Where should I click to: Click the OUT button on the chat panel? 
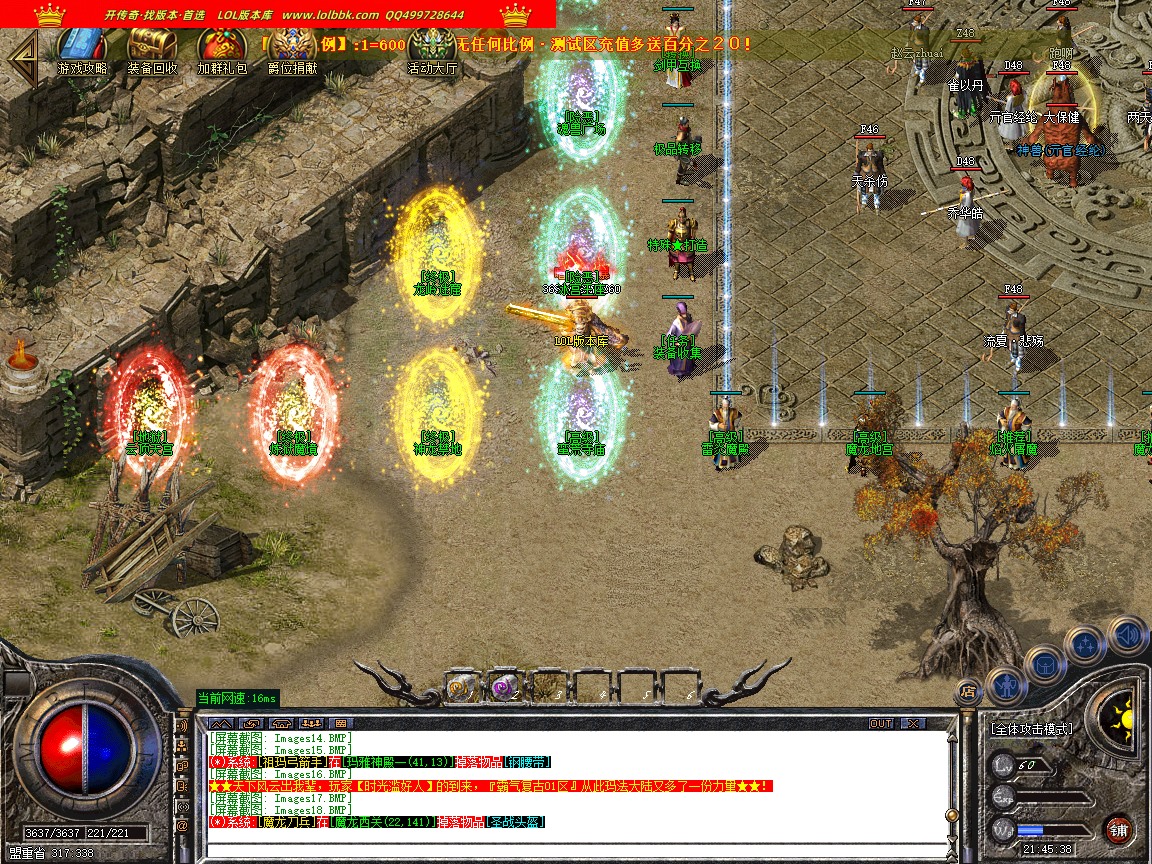pos(880,723)
